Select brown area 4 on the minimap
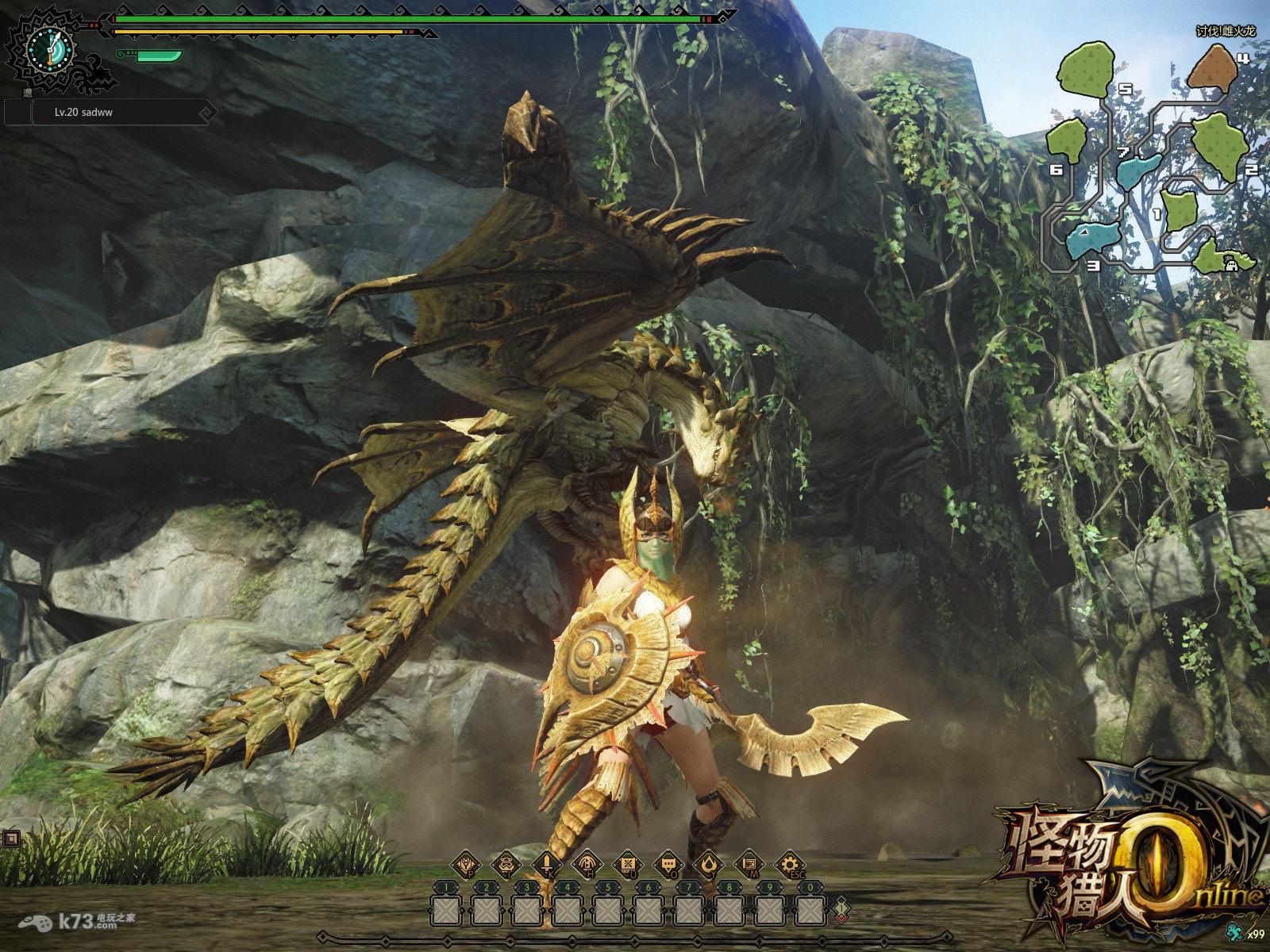 [1210, 67]
